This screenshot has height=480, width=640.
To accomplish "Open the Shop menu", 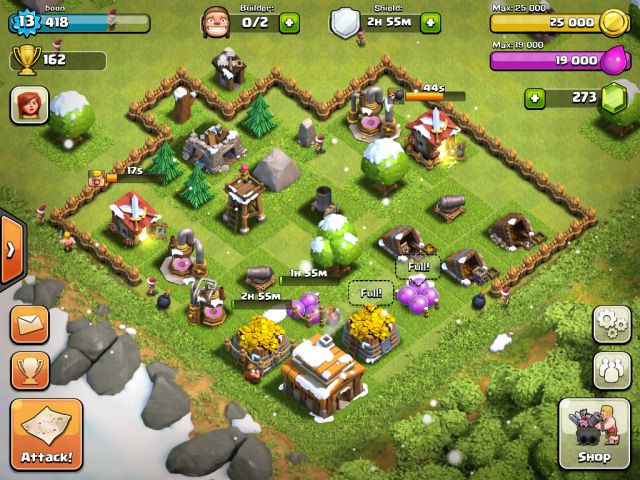I will [x=594, y=433].
